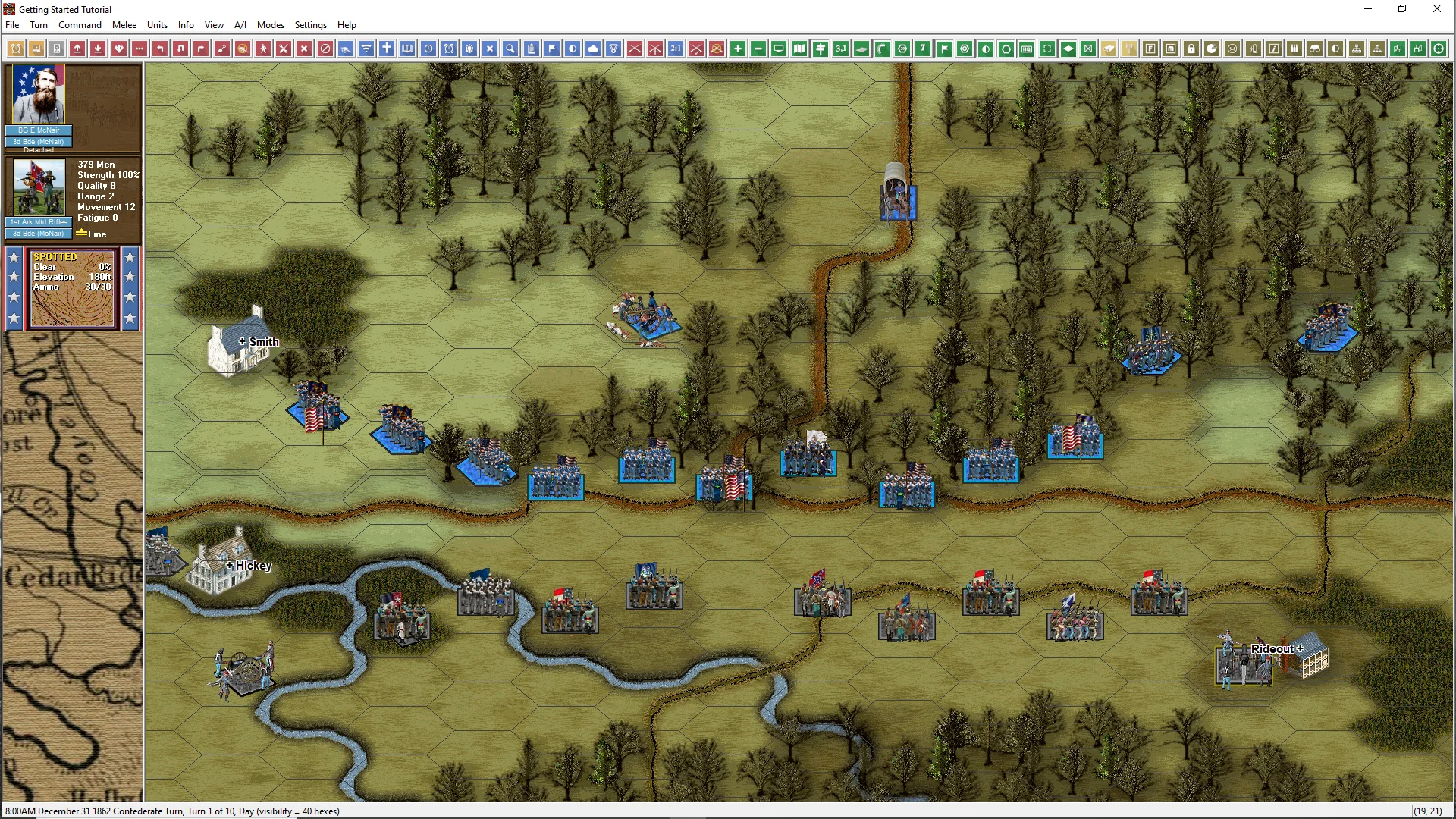Open the File menu
1456x819 pixels.
tap(12, 25)
